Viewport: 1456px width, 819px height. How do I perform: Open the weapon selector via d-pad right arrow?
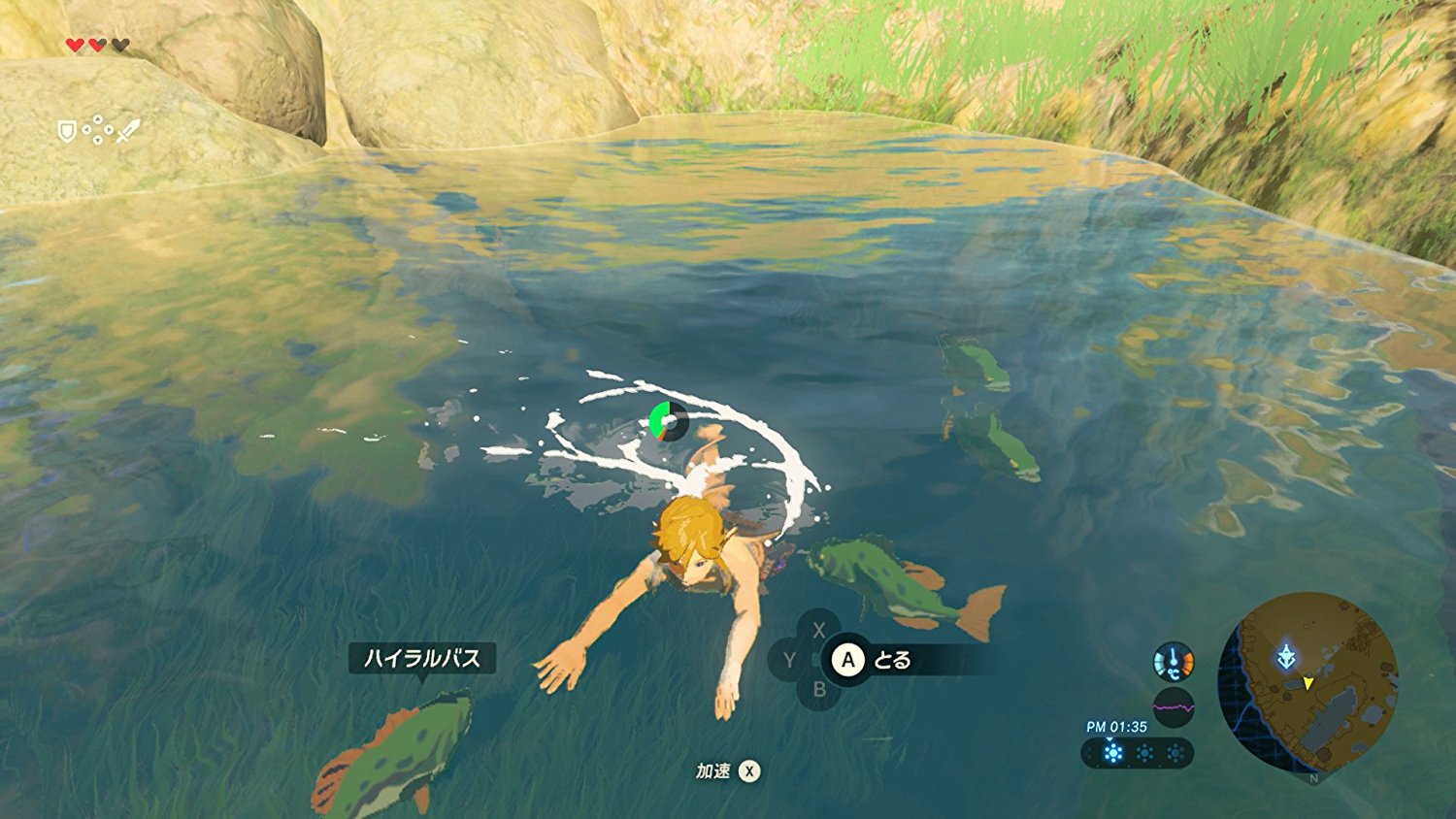click(109, 129)
